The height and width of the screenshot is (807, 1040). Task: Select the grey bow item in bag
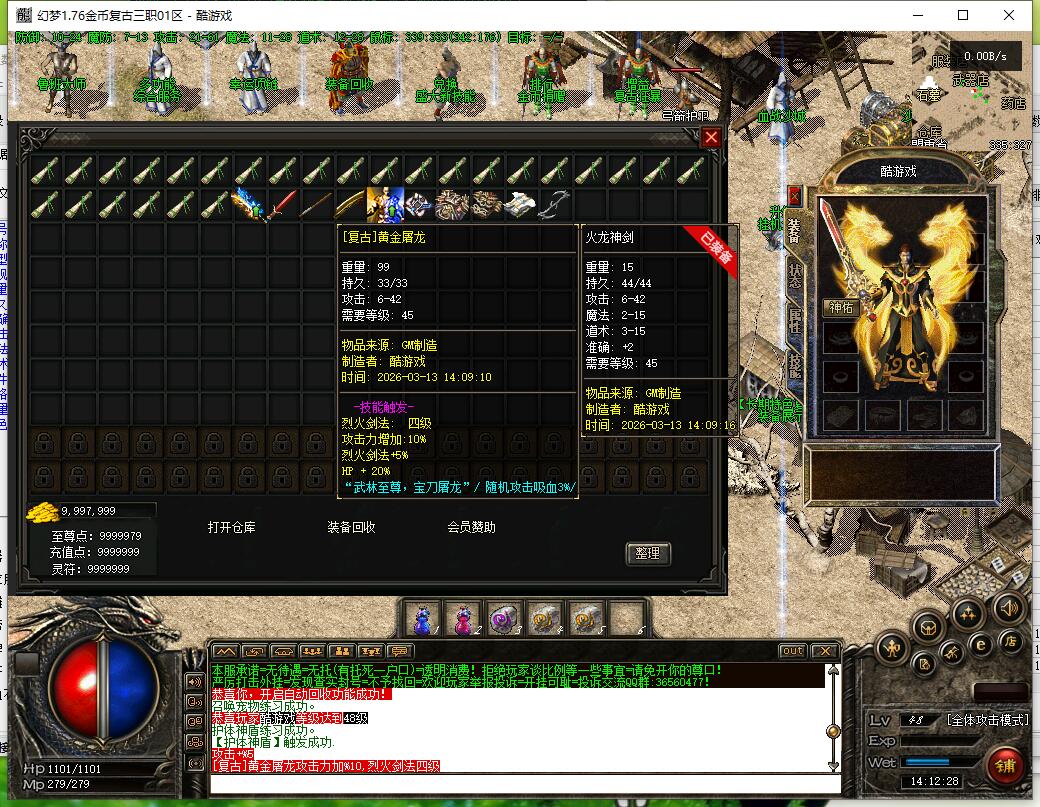554,205
